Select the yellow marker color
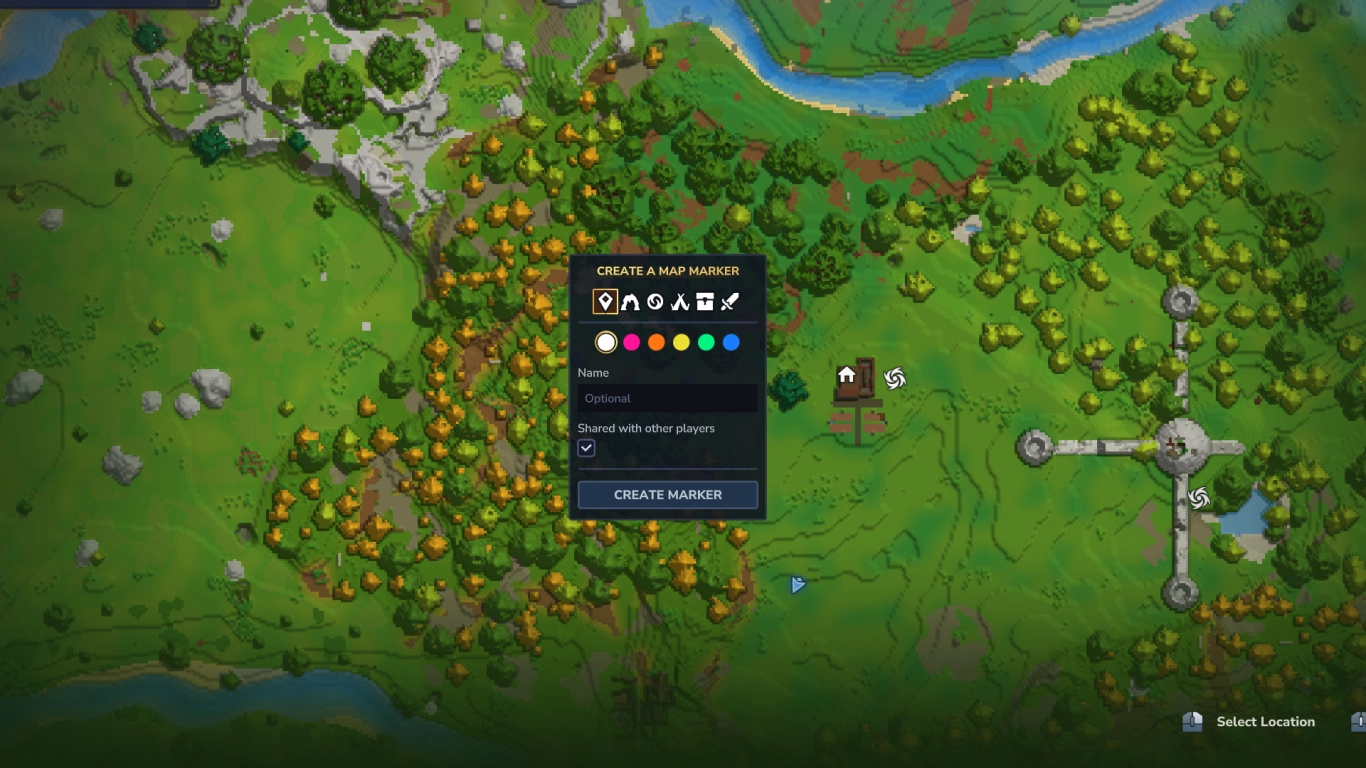 pyautogui.click(x=681, y=342)
